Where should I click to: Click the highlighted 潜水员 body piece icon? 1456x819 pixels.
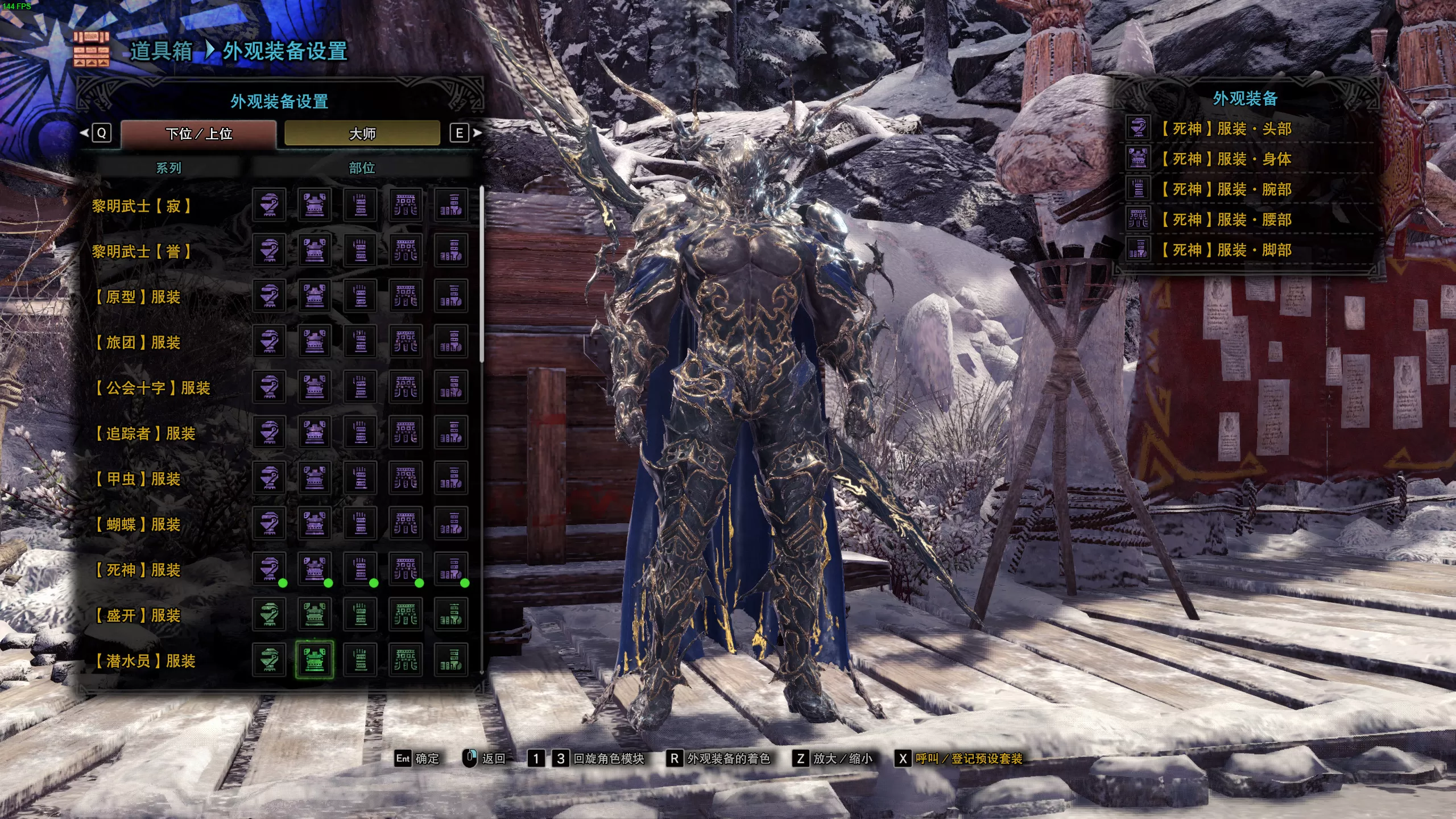316,661
